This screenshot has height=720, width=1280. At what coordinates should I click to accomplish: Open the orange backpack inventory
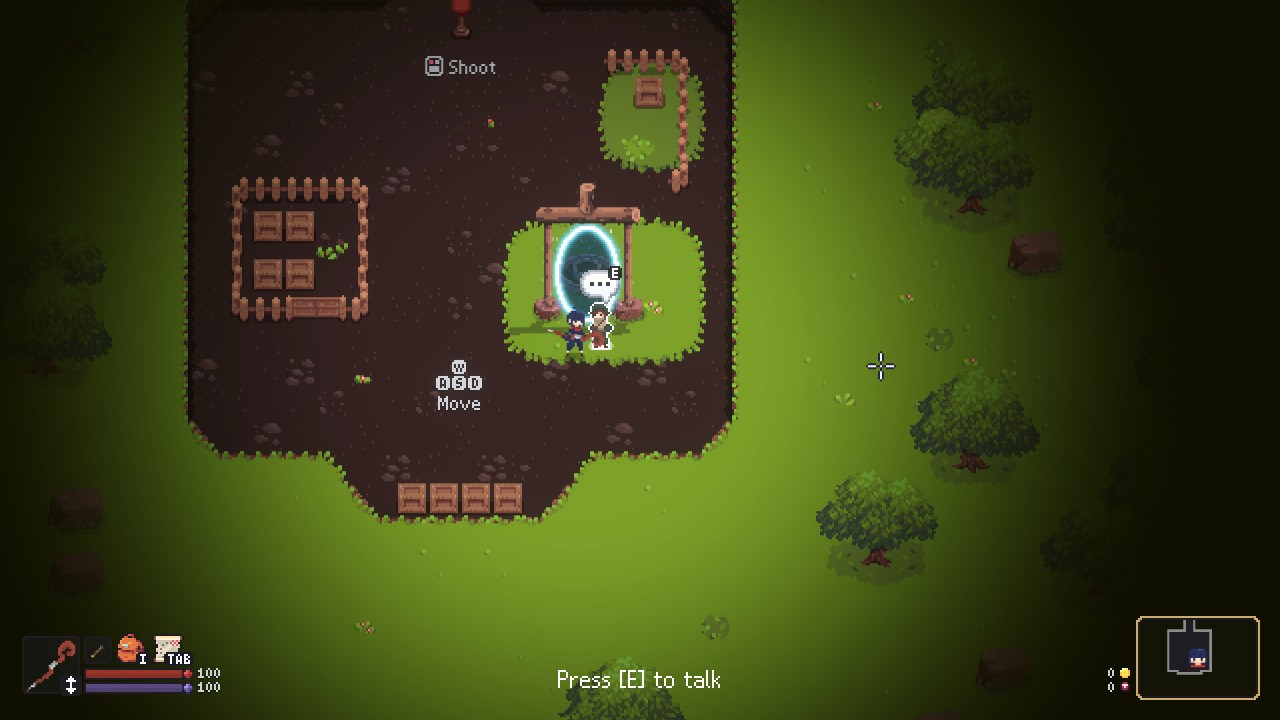click(129, 650)
